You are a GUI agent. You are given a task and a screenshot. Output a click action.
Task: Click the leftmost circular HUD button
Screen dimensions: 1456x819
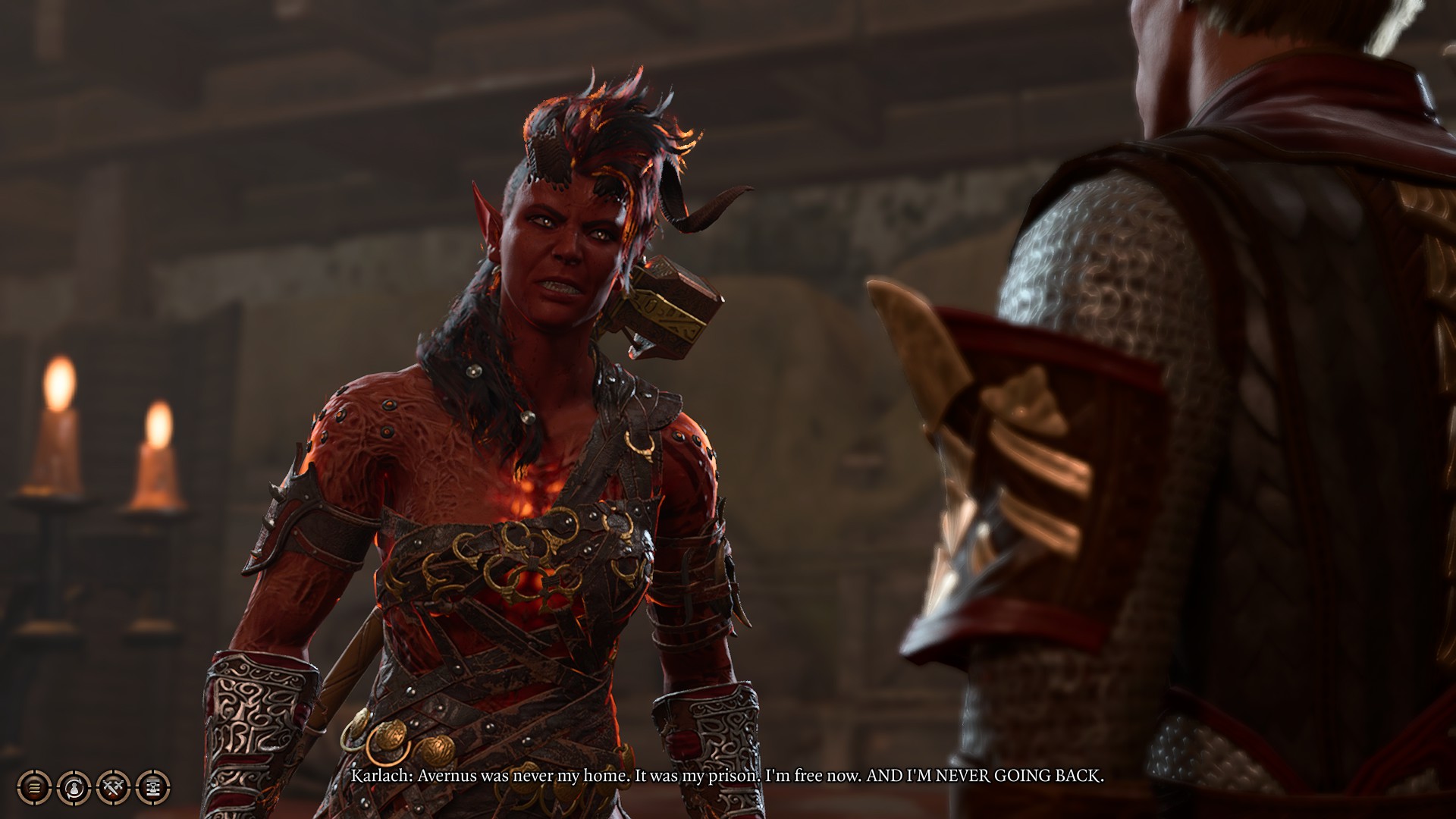[x=35, y=789]
